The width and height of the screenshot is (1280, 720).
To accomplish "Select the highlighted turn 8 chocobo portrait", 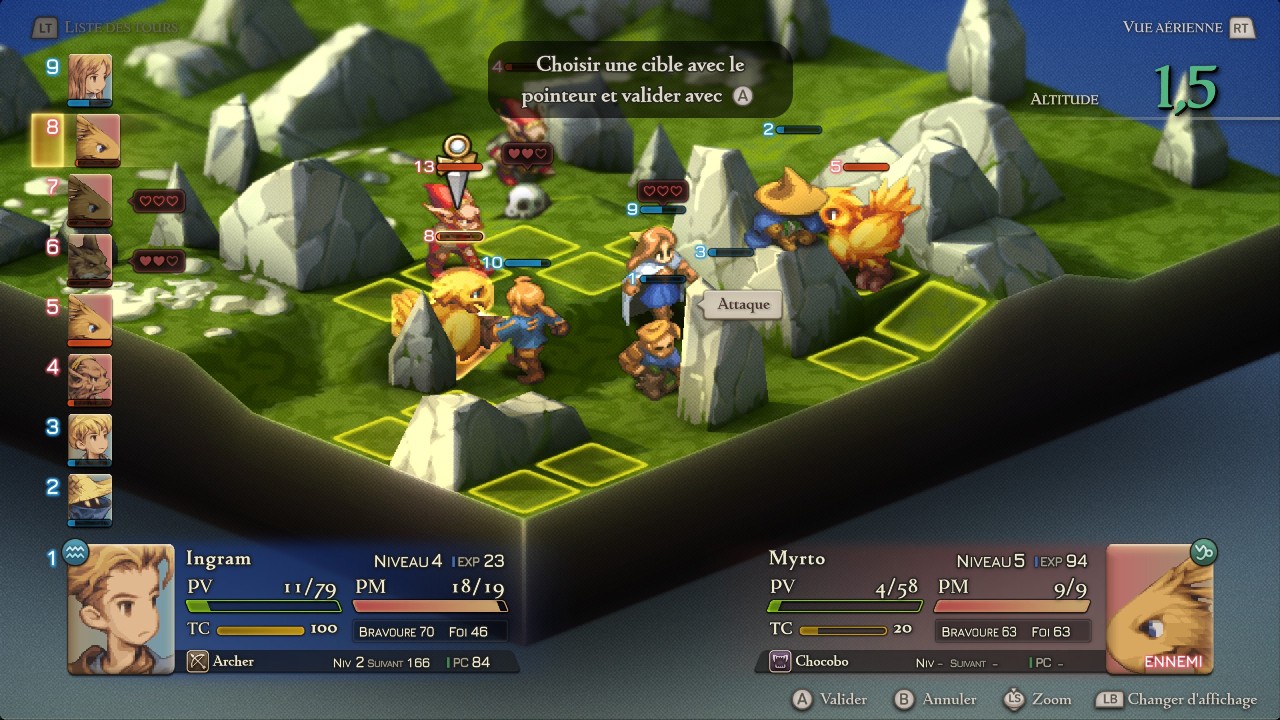I will click(96, 139).
